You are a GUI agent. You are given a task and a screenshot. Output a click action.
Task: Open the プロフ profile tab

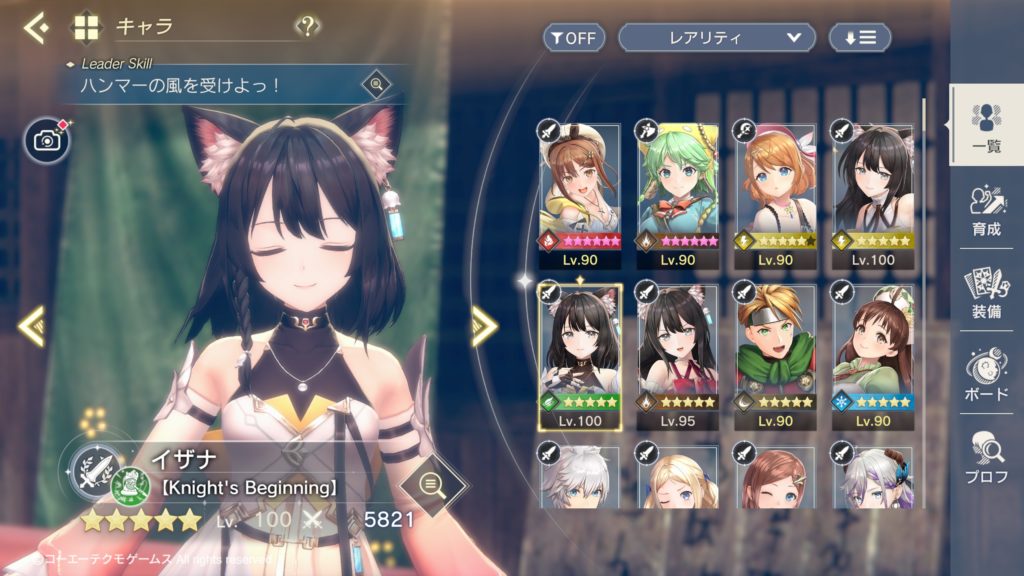(x=985, y=457)
